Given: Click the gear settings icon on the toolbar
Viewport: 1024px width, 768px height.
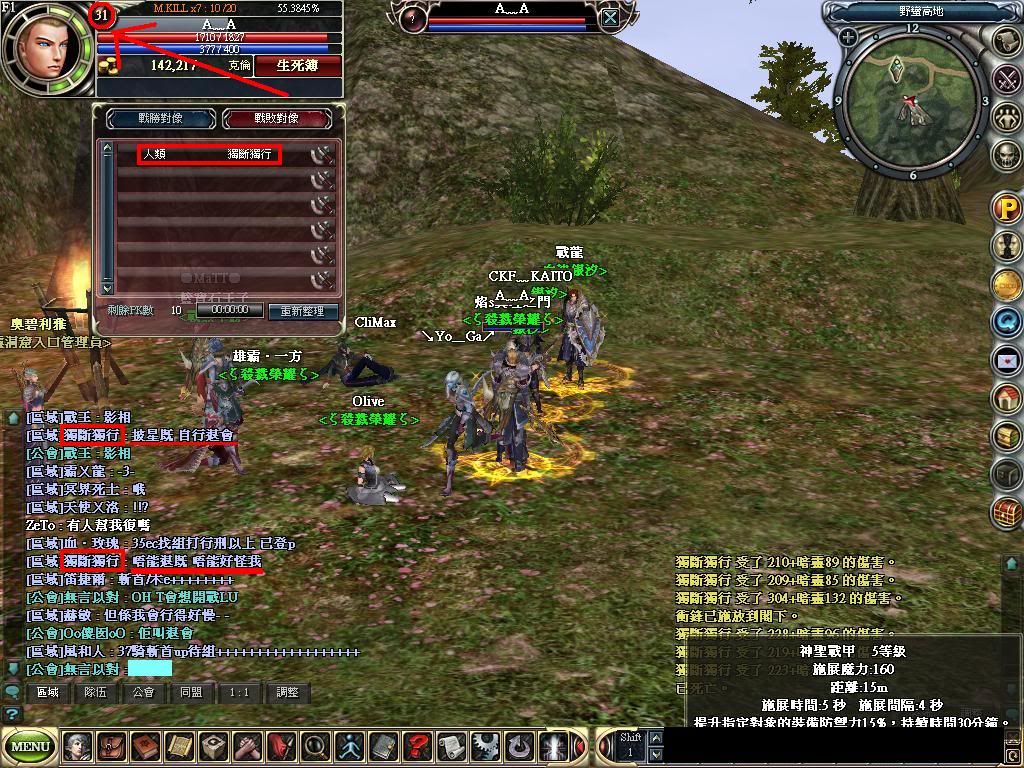Looking at the screenshot, I should [486, 746].
